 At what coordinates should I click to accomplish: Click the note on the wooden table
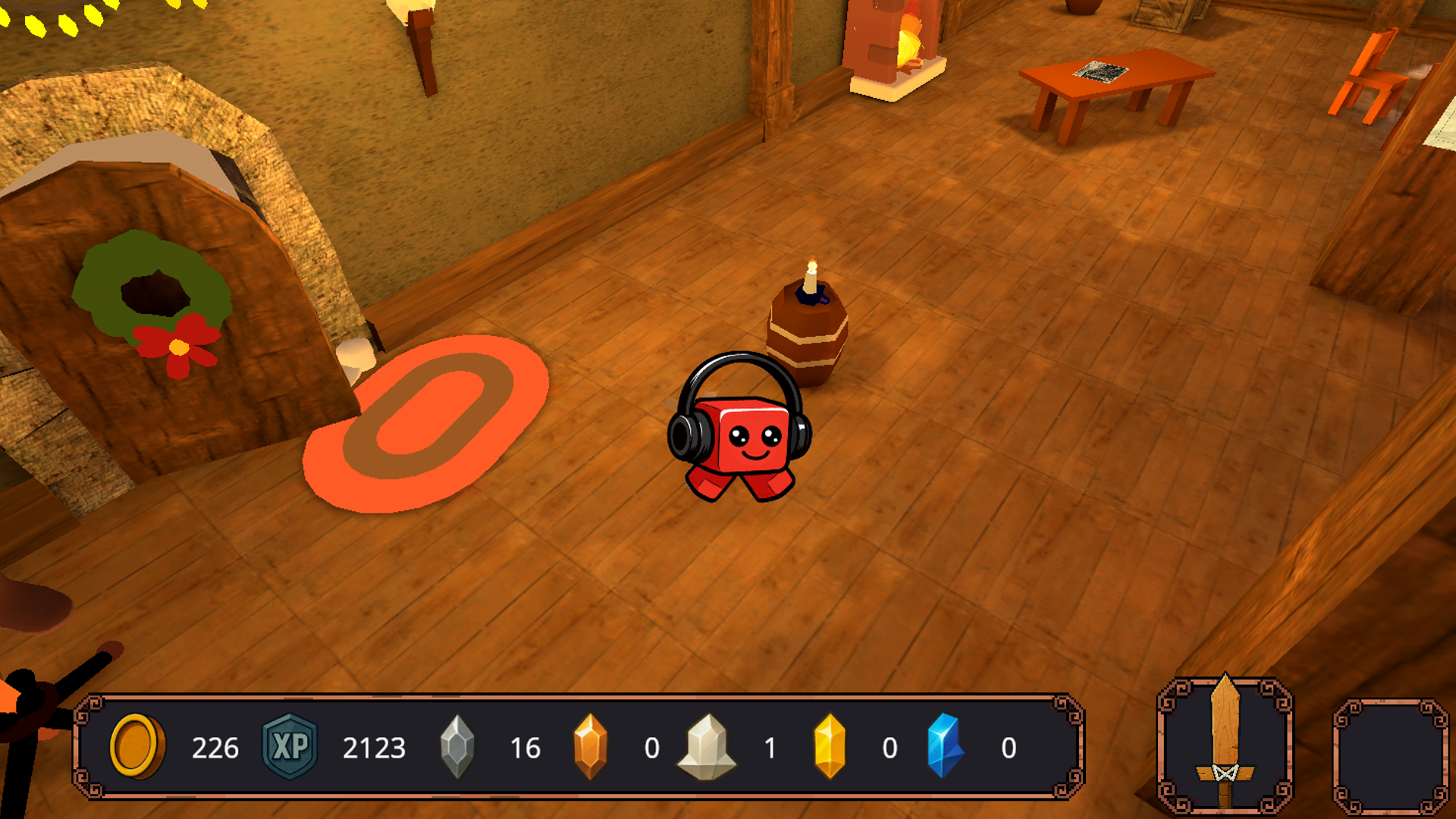1100,71
